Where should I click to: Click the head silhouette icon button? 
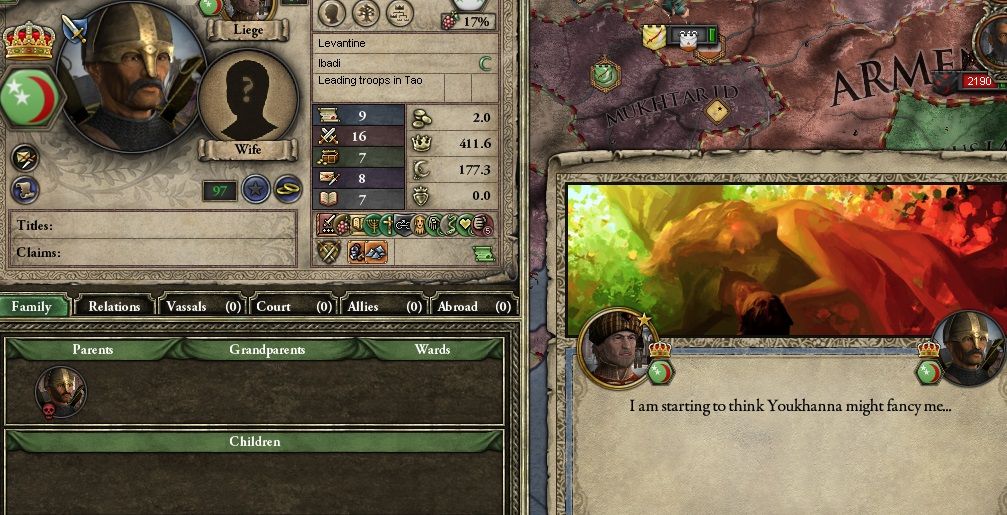tap(332, 12)
